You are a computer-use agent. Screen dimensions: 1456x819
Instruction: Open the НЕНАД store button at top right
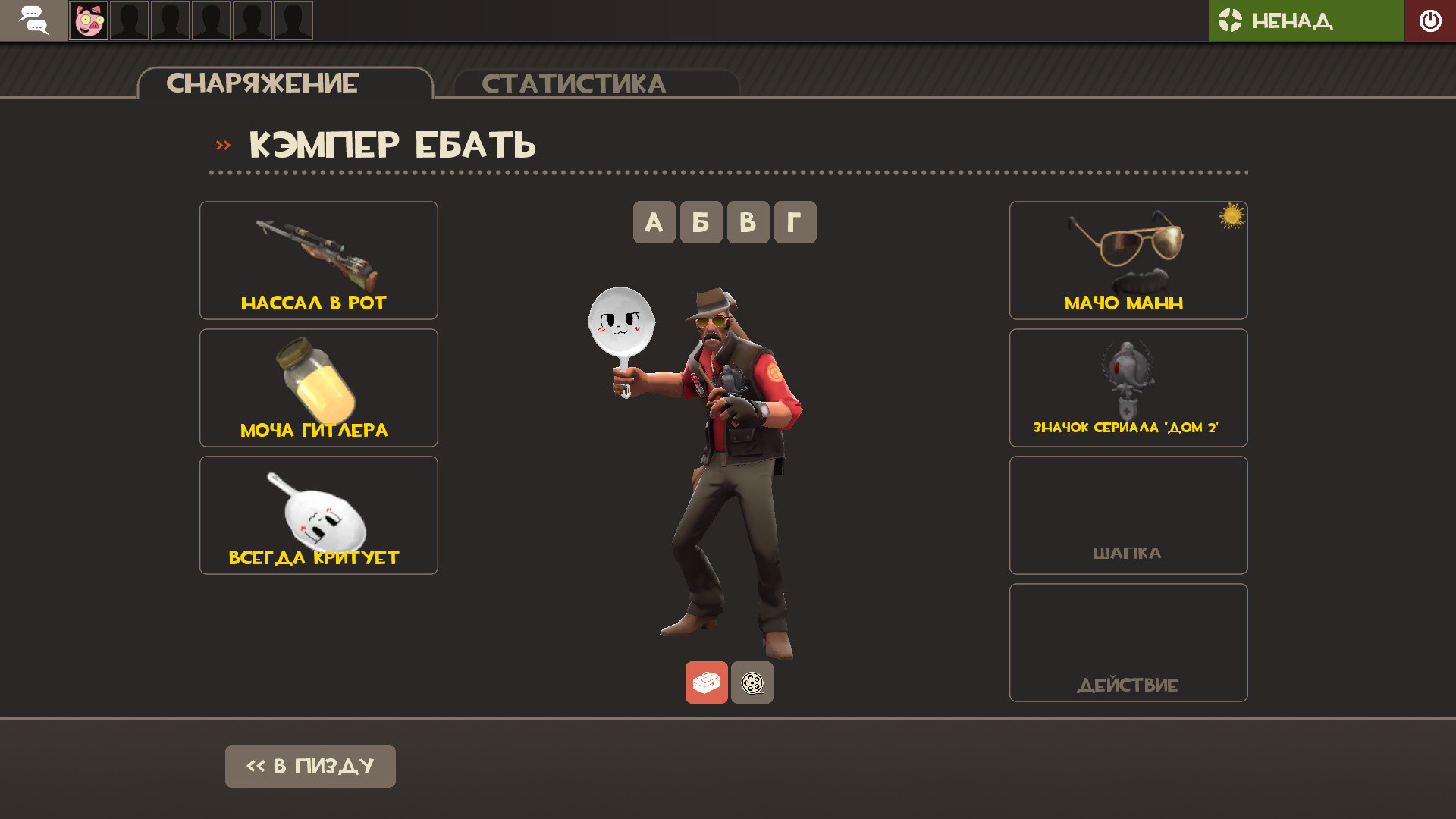[1306, 20]
